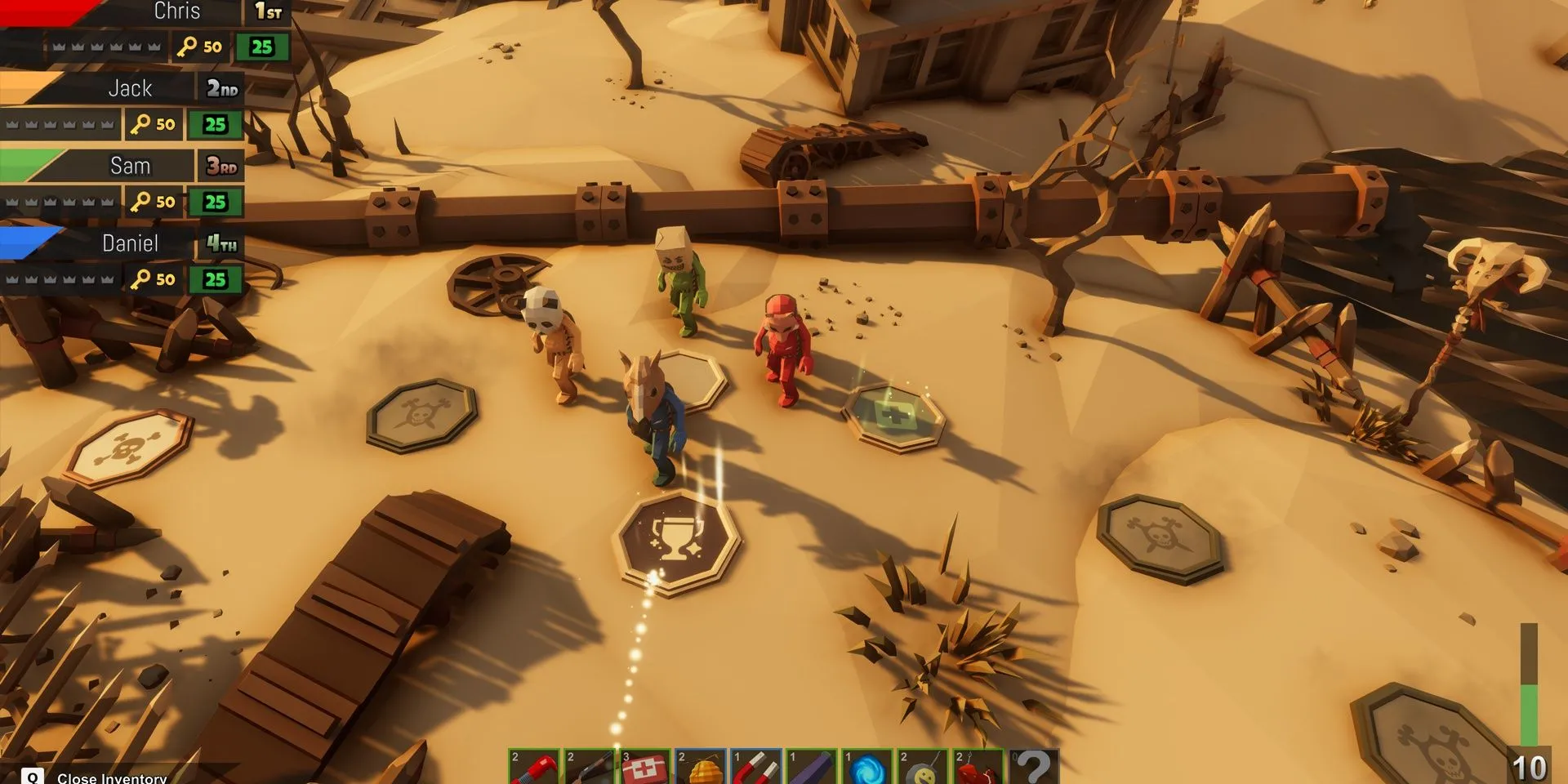Pick the red horseshoe magnet item
The image size is (1568, 784).
click(756, 768)
